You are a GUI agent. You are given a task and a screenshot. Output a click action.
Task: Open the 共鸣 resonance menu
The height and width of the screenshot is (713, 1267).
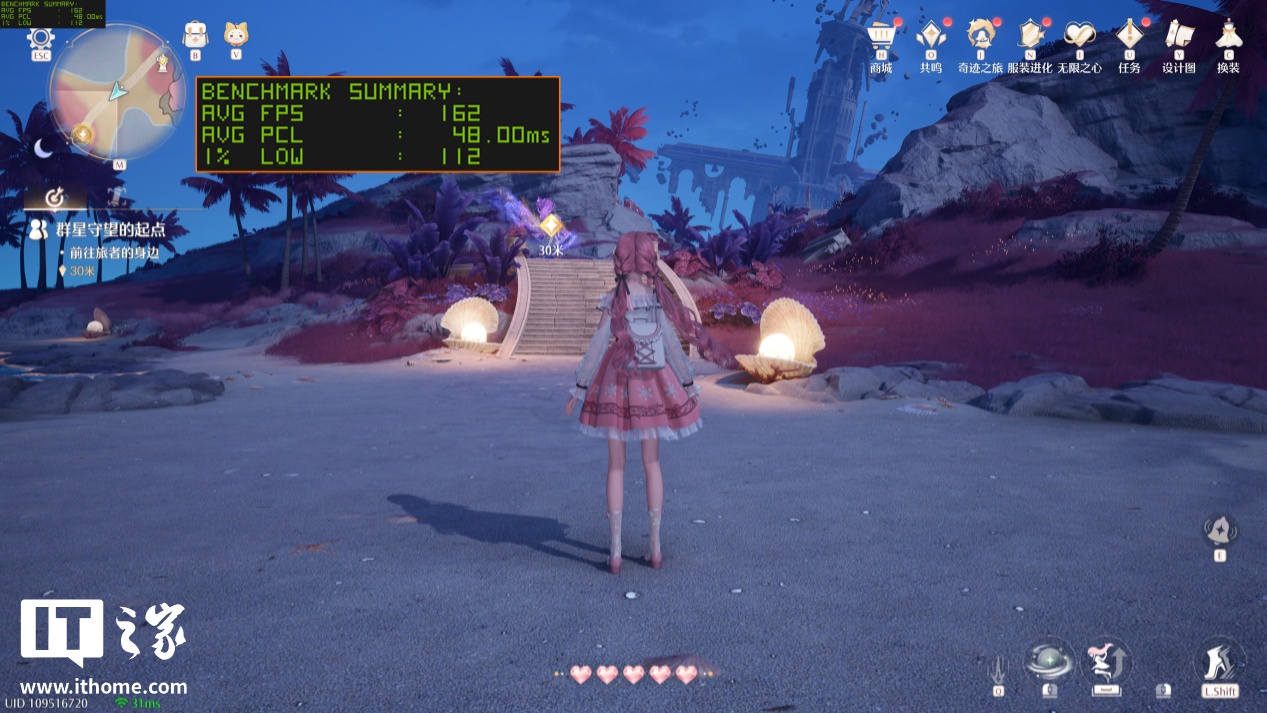(x=930, y=36)
